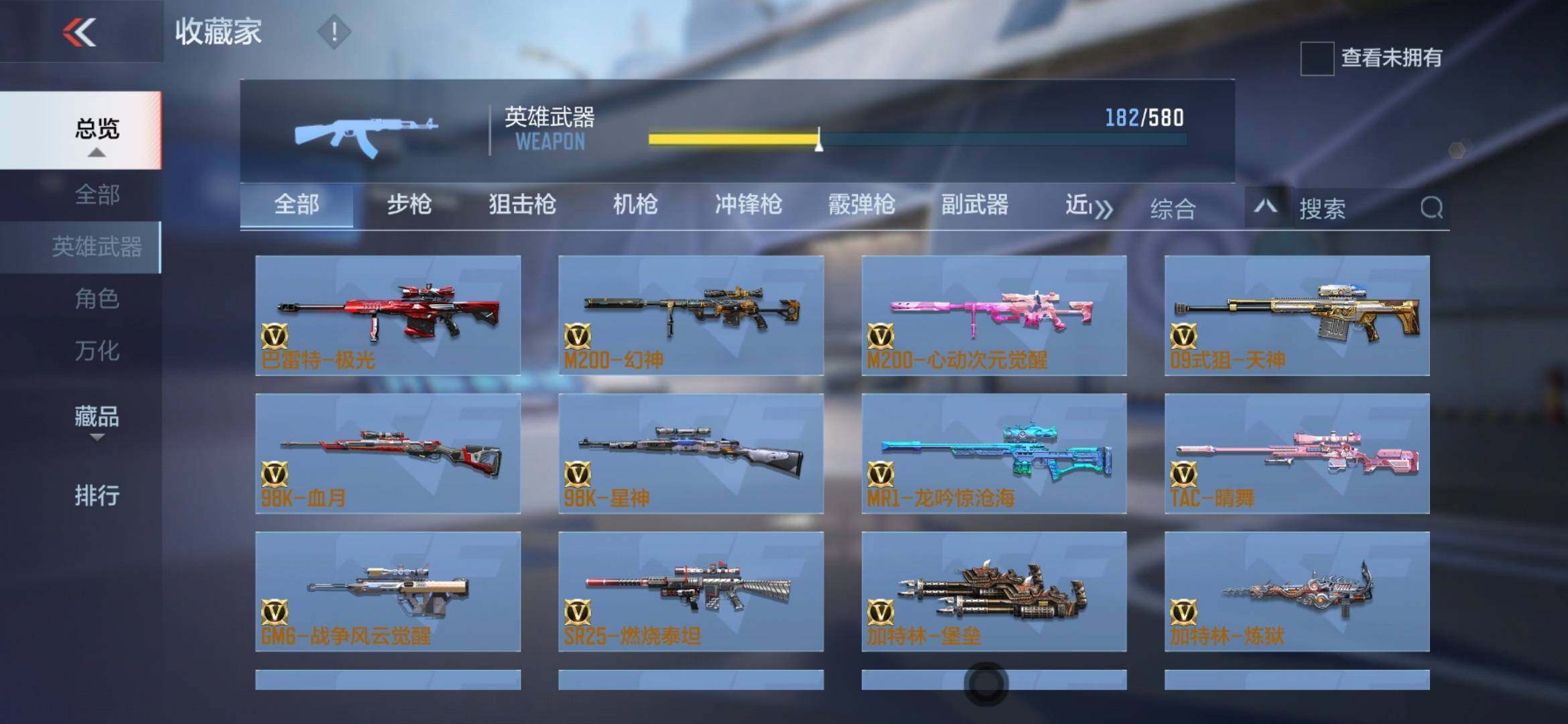The image size is (1568, 724).
Task: Open the 霰弹枪 tab
Action: (861, 205)
